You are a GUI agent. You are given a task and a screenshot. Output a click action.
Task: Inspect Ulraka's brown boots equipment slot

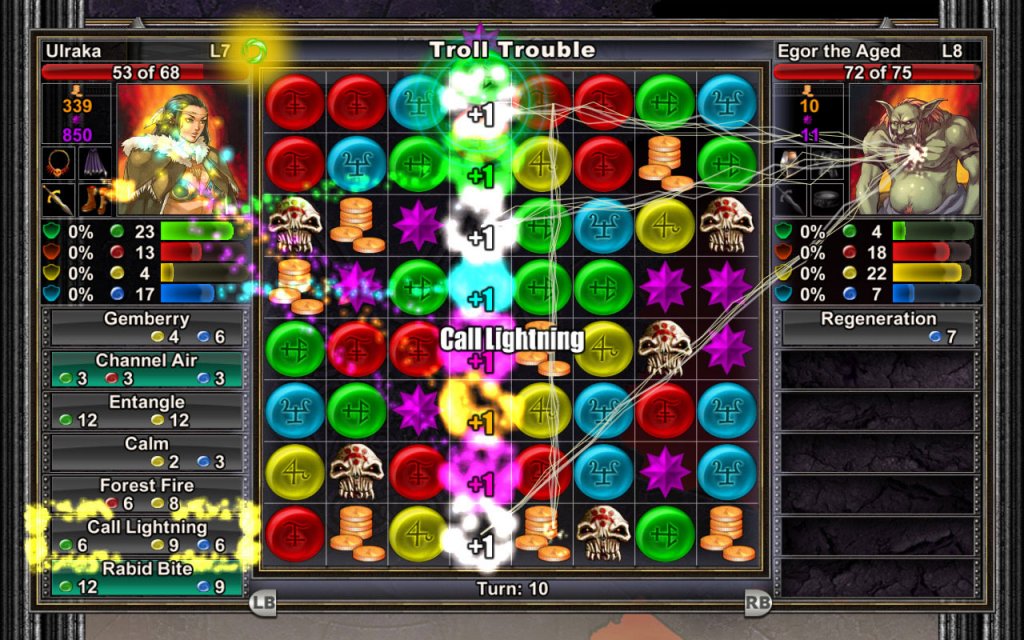(x=95, y=198)
